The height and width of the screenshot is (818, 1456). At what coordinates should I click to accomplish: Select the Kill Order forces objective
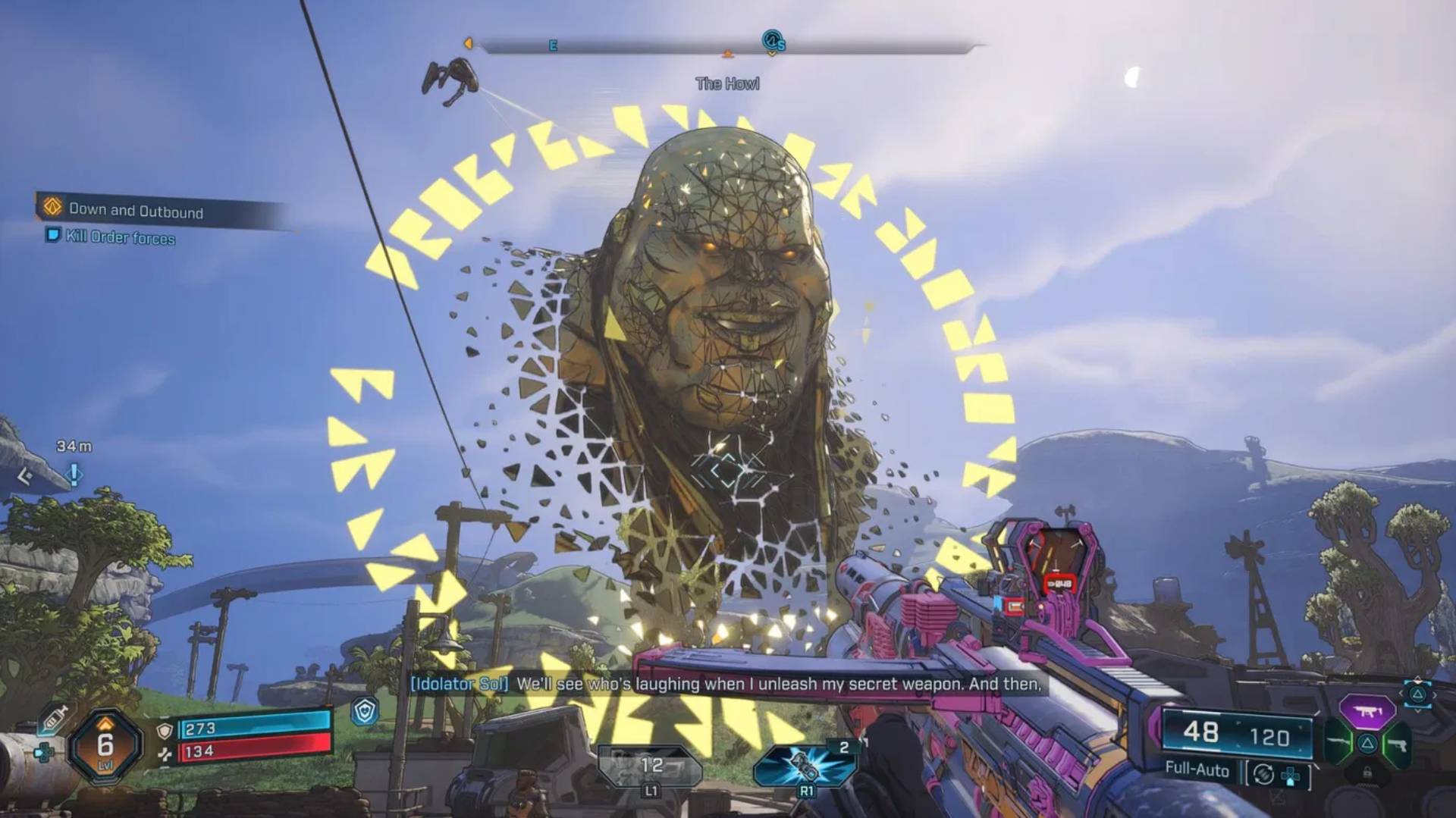click(x=120, y=237)
